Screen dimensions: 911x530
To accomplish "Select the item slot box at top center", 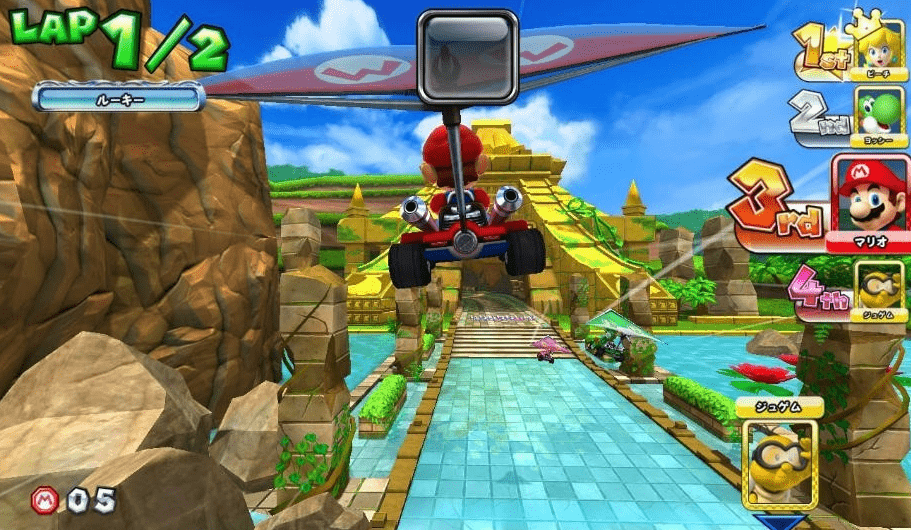I will [x=467, y=57].
